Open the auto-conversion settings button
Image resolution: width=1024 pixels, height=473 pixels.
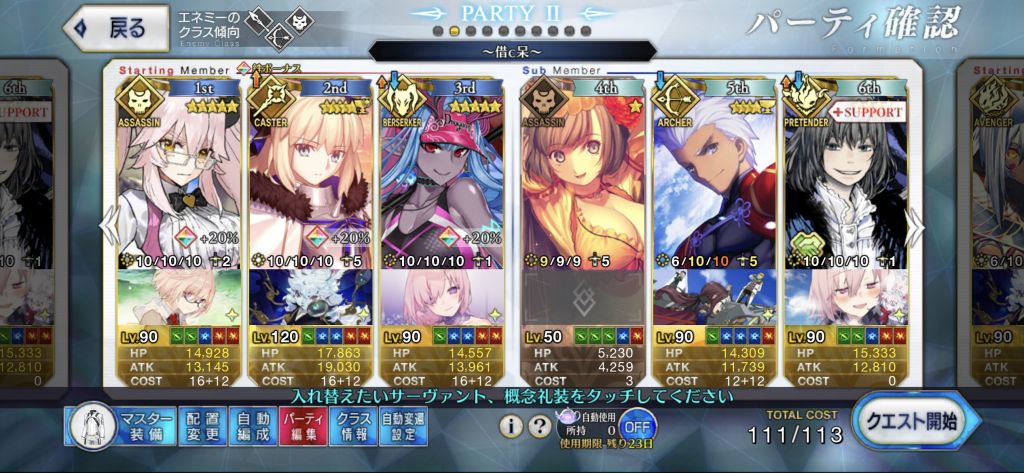point(403,426)
